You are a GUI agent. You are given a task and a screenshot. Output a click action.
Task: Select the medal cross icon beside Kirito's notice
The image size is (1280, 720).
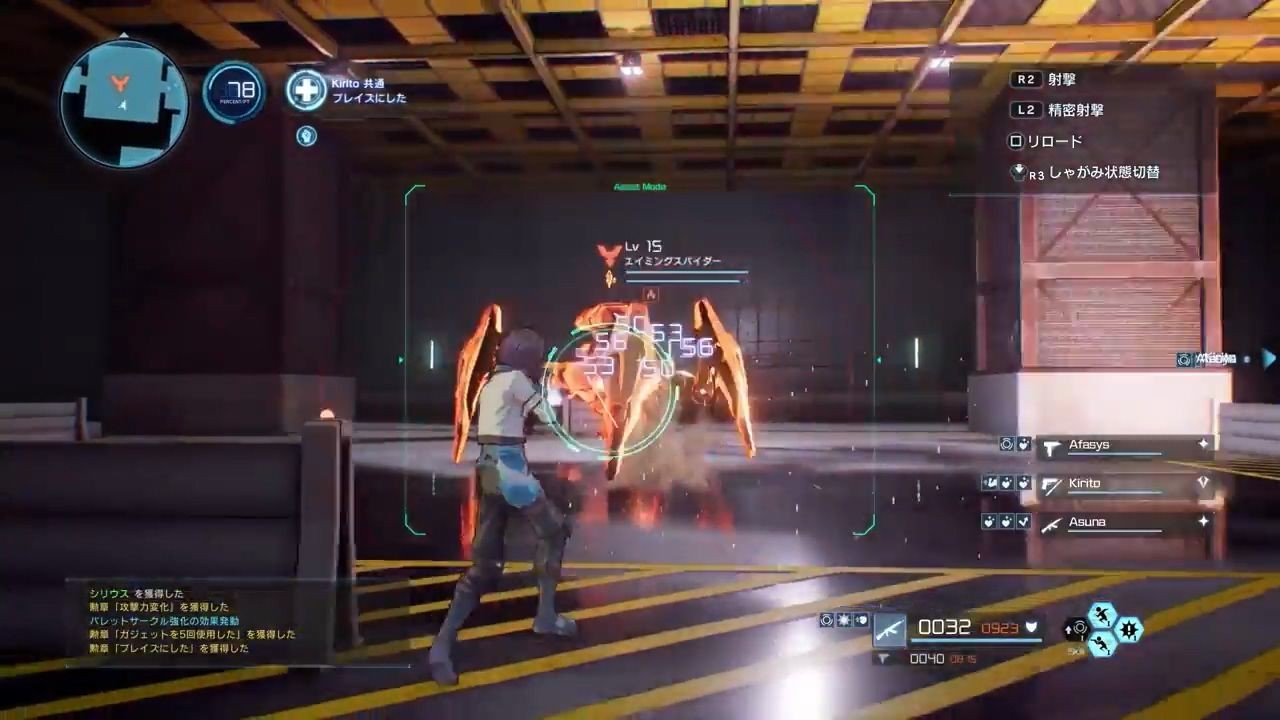306,90
